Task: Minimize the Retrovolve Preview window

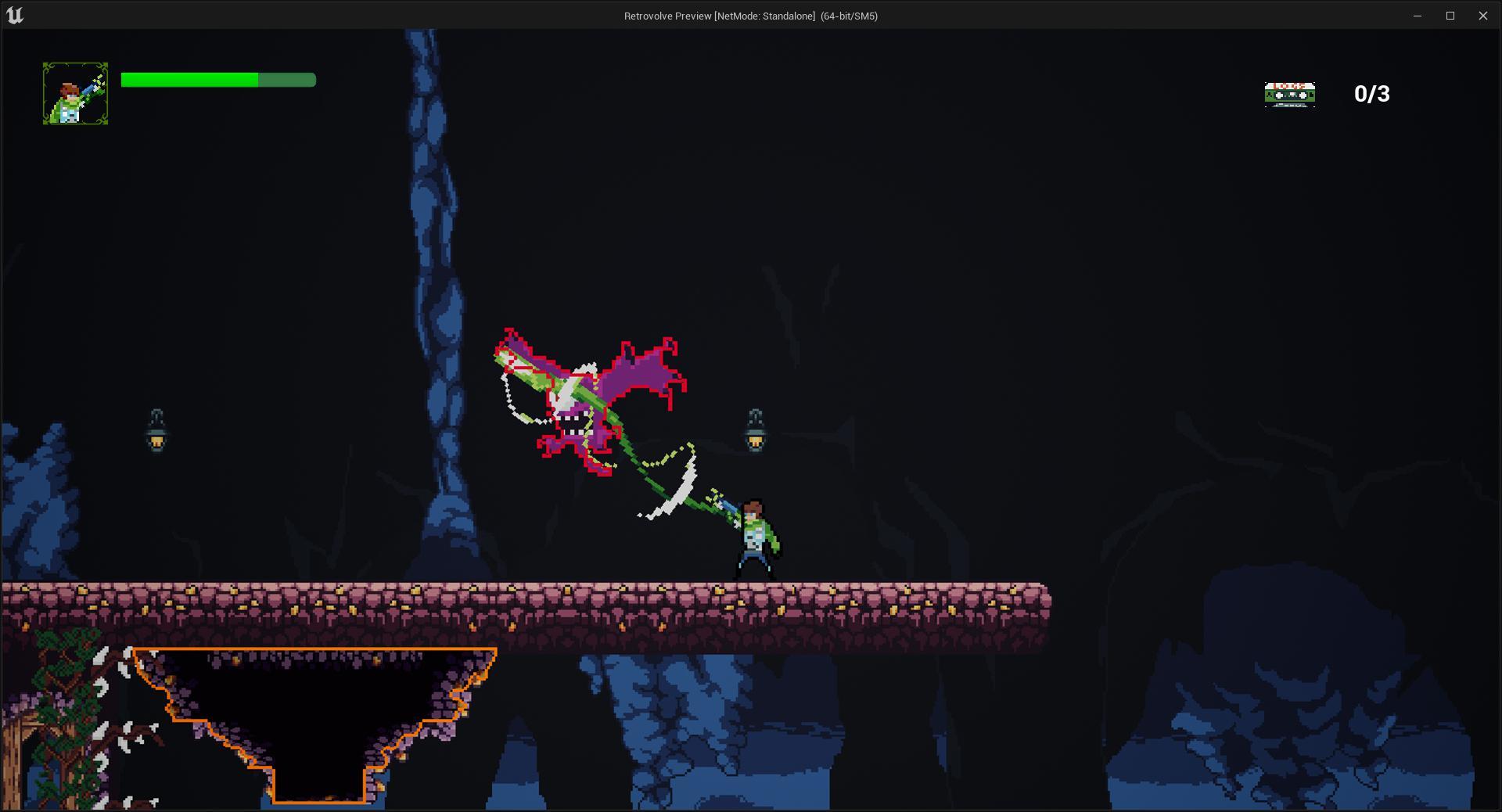Action: click(1417, 16)
